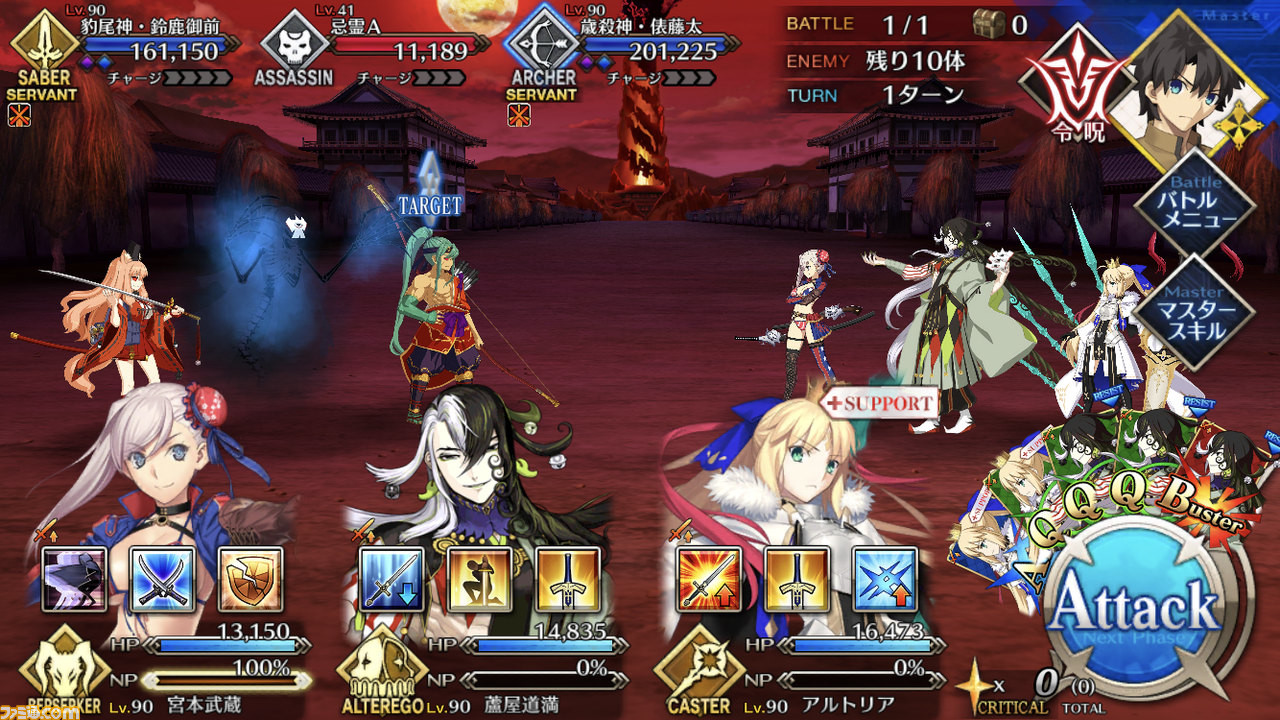The height and width of the screenshot is (720, 1280).
Task: Activate Artoria's red sword-up skill
Action: click(709, 580)
